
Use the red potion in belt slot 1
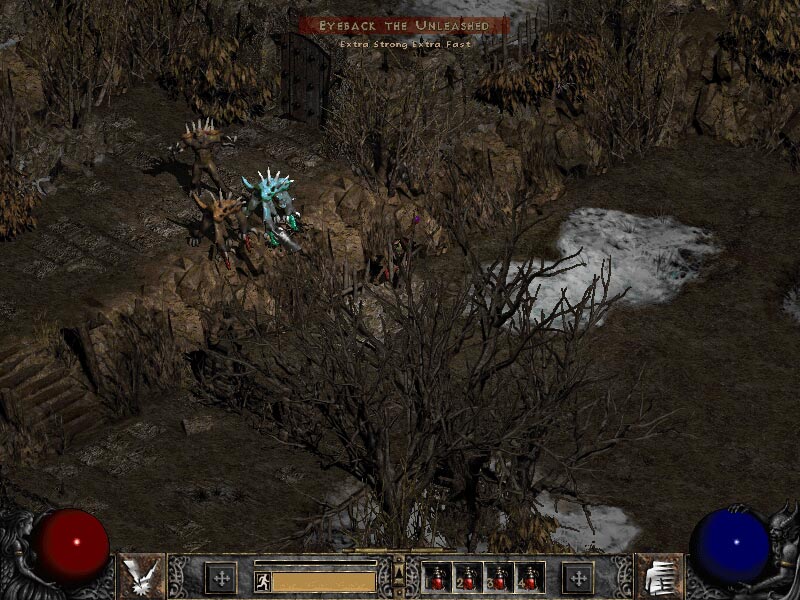[437, 578]
